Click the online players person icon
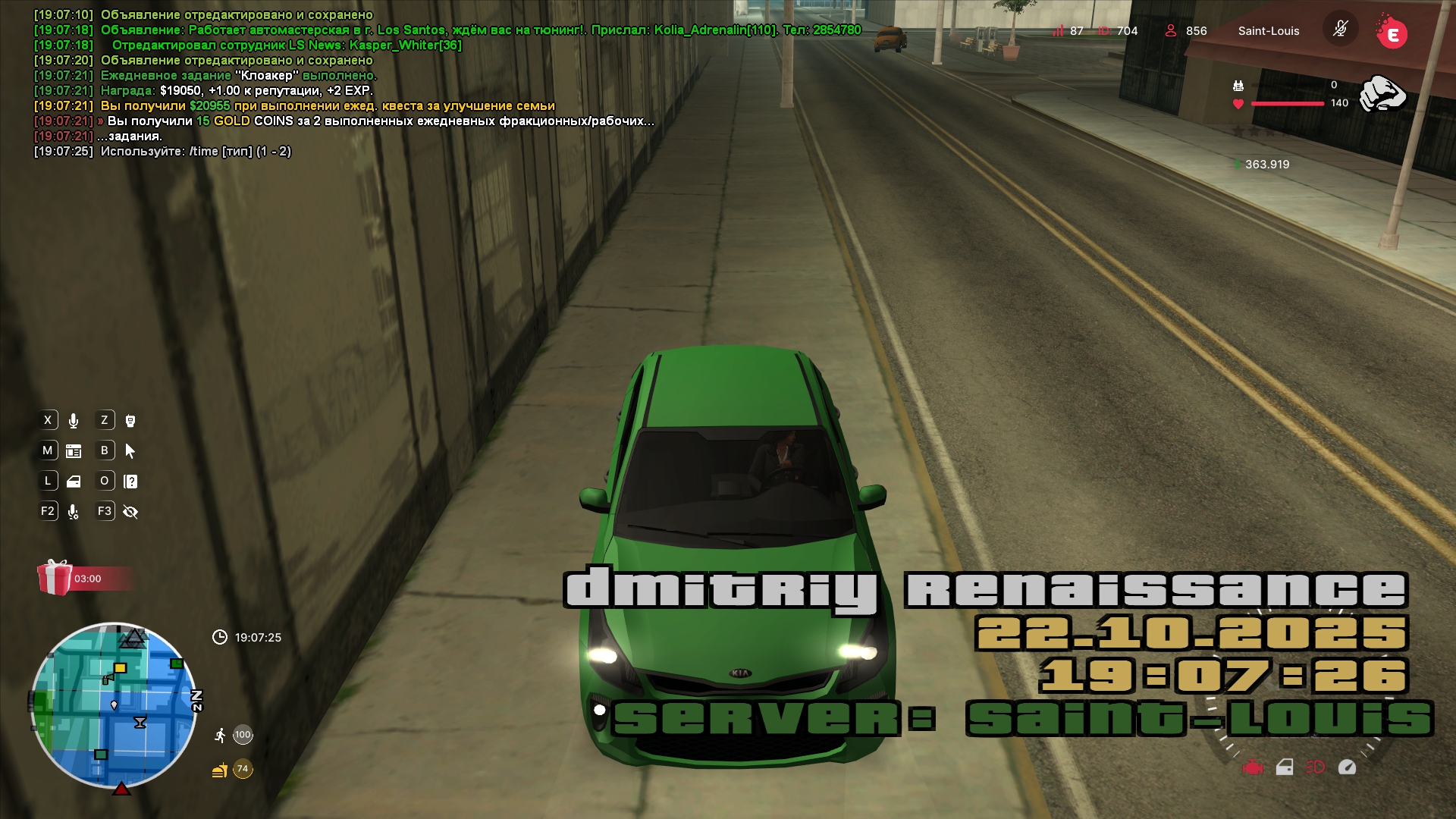The image size is (1456, 819). point(1171,30)
